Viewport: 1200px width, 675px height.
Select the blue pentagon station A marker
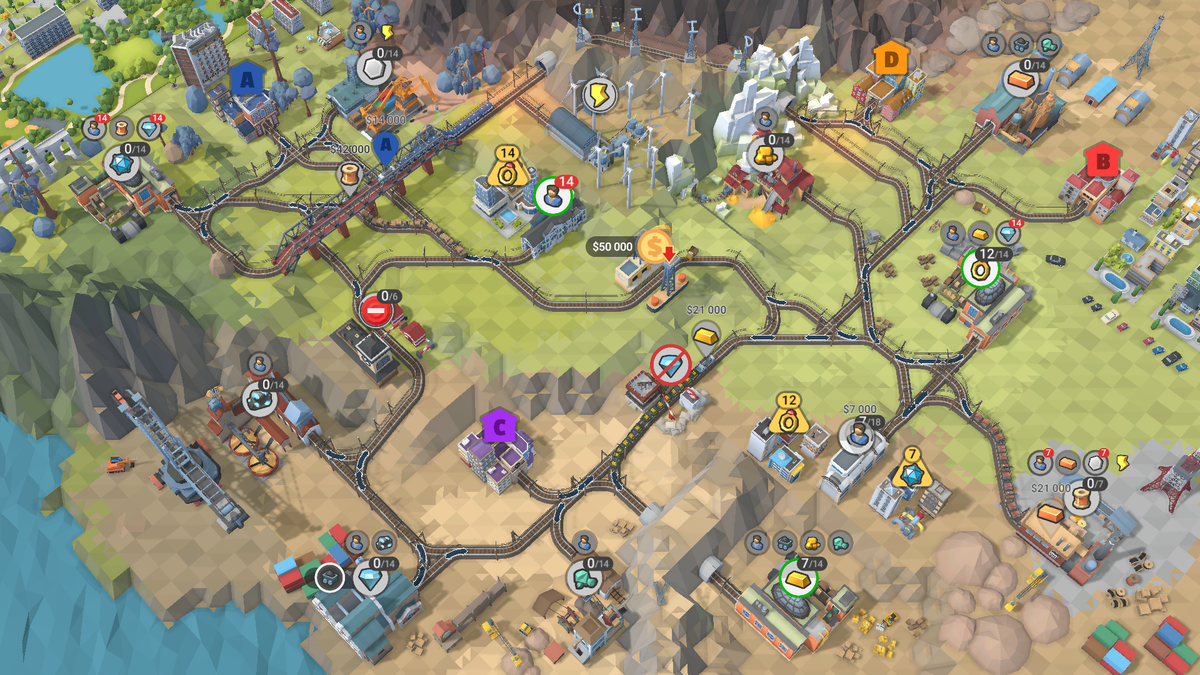[246, 78]
